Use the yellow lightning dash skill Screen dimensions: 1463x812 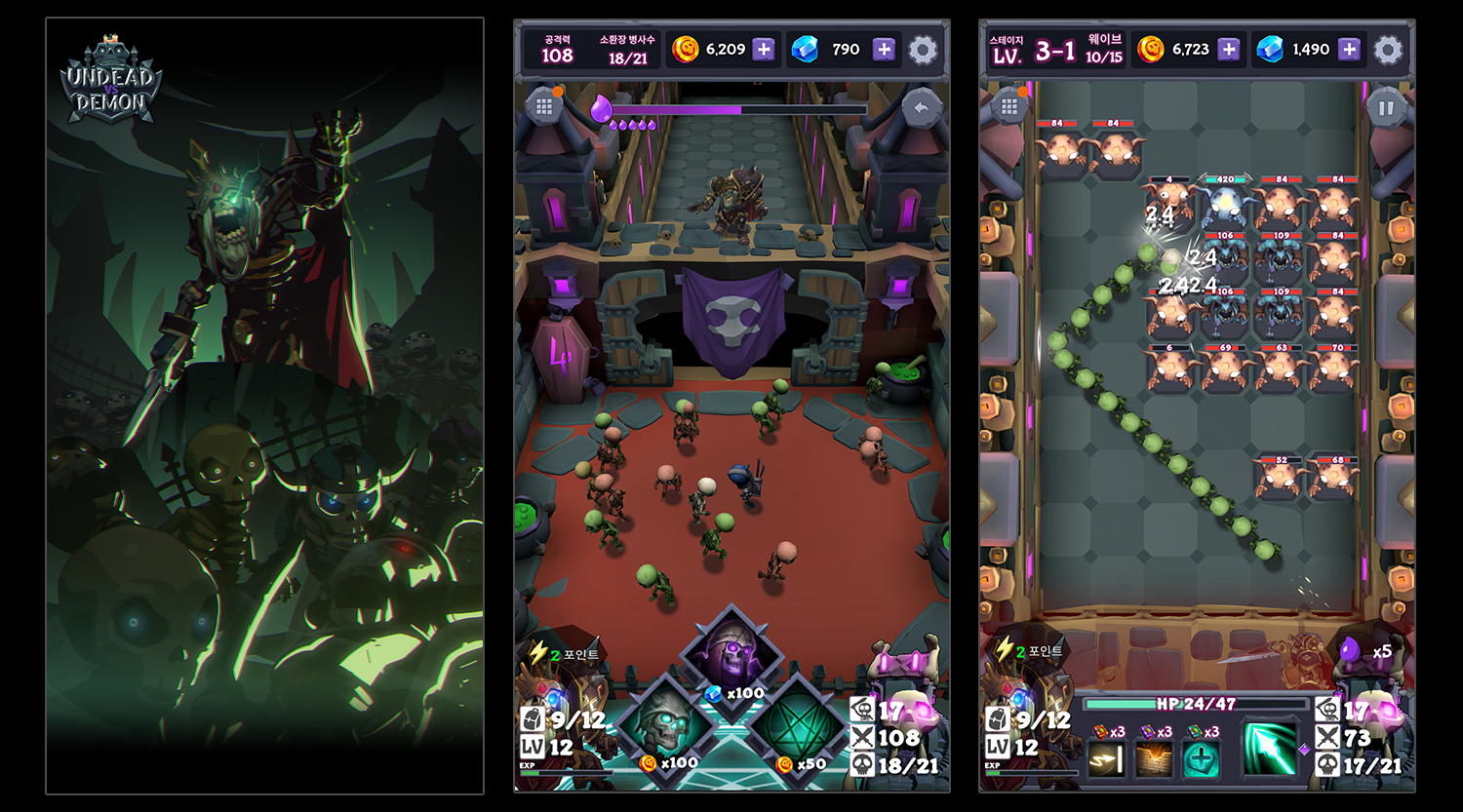click(x=1106, y=759)
